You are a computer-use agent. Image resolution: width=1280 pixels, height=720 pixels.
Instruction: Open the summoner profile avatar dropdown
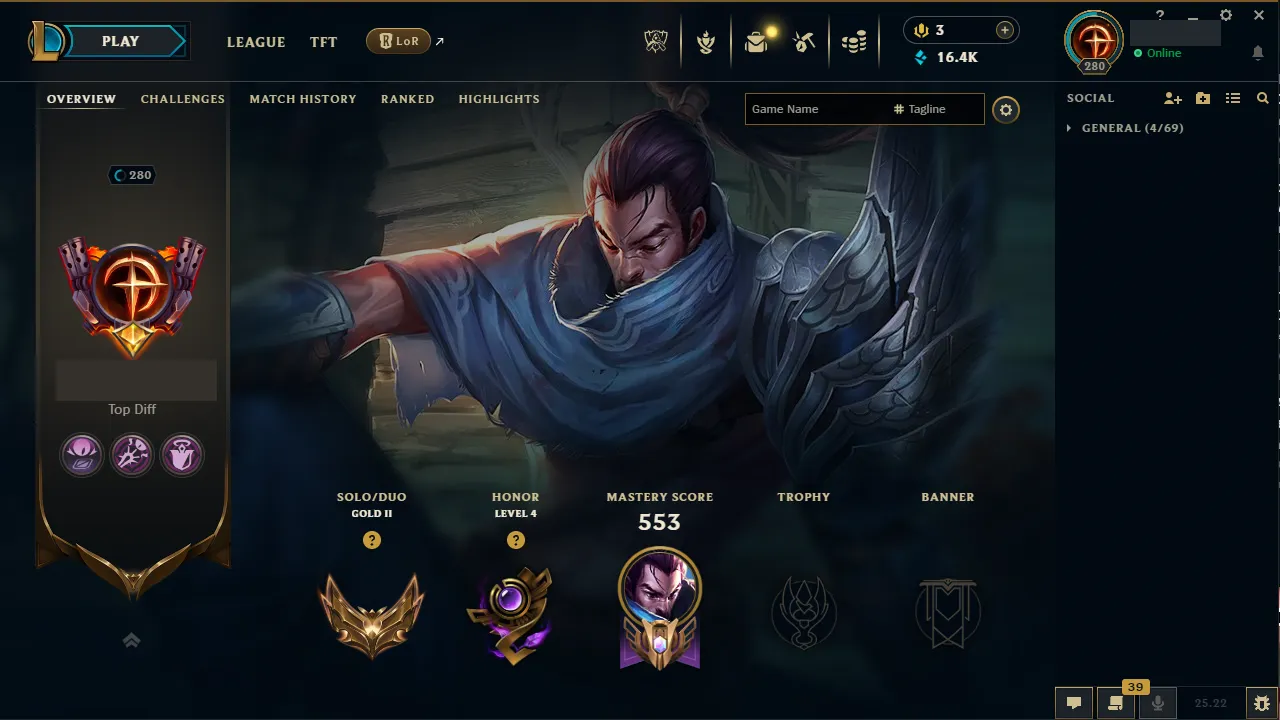[1093, 41]
